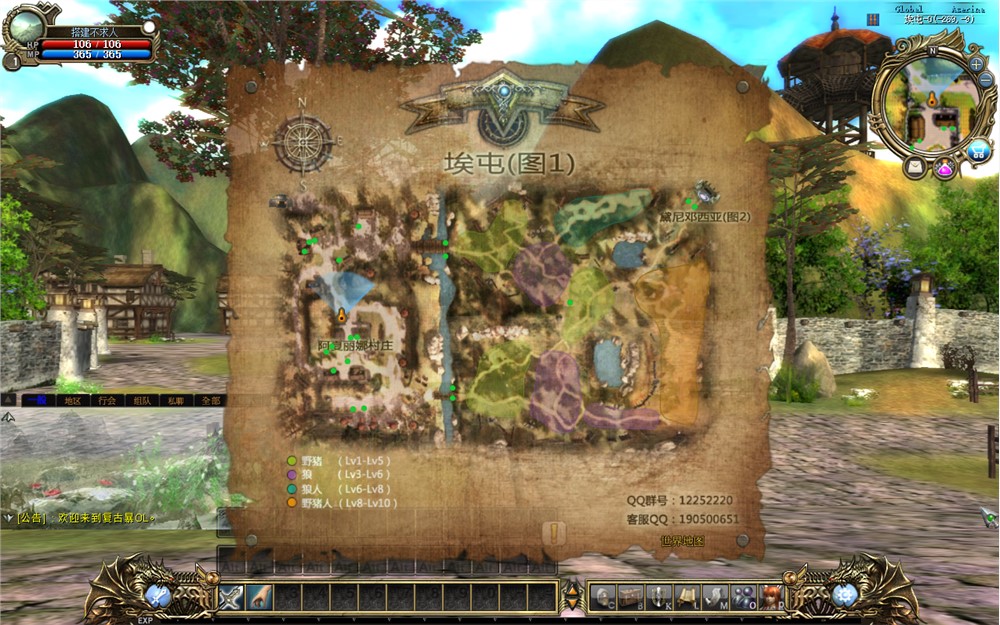Open the treasure chest inventory icon
Screen dimensions: 1000x625
(x=630, y=598)
